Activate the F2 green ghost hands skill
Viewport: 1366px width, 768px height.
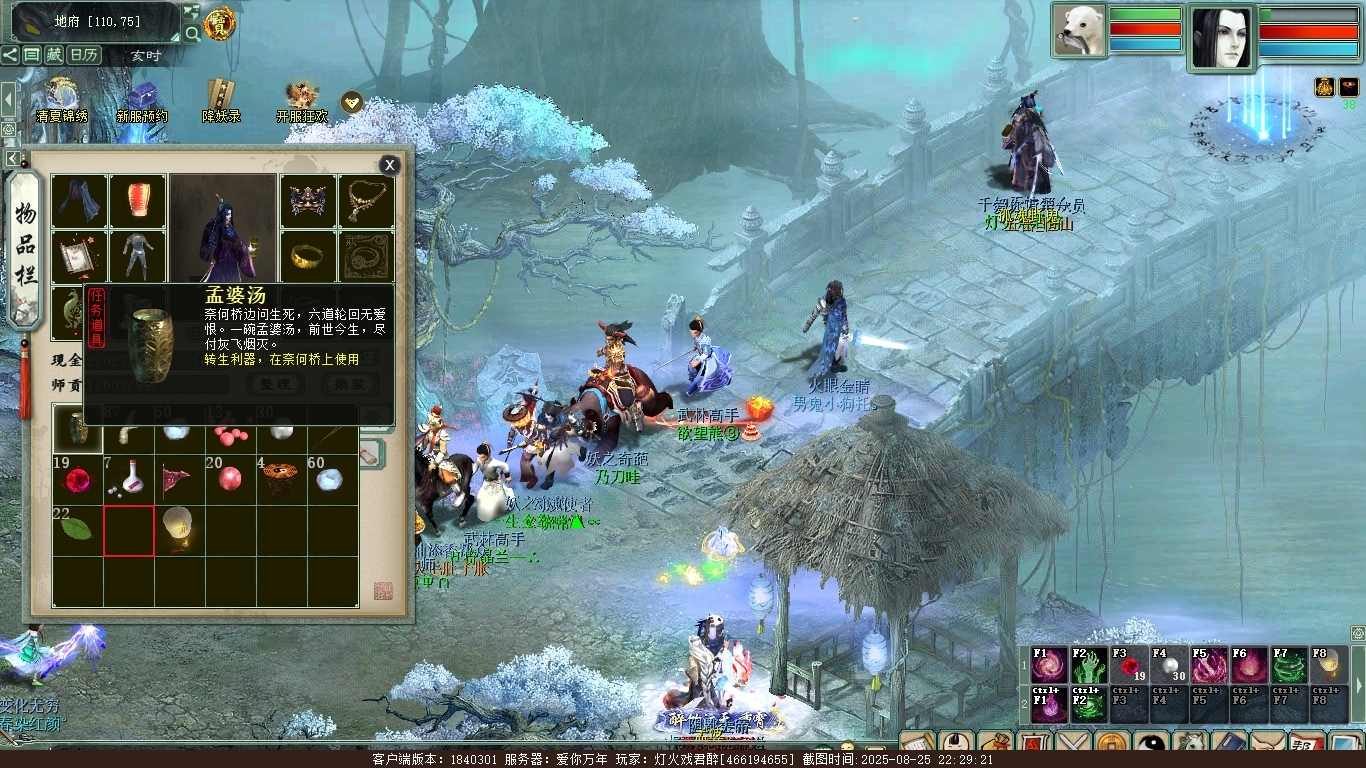pyautogui.click(x=1089, y=665)
